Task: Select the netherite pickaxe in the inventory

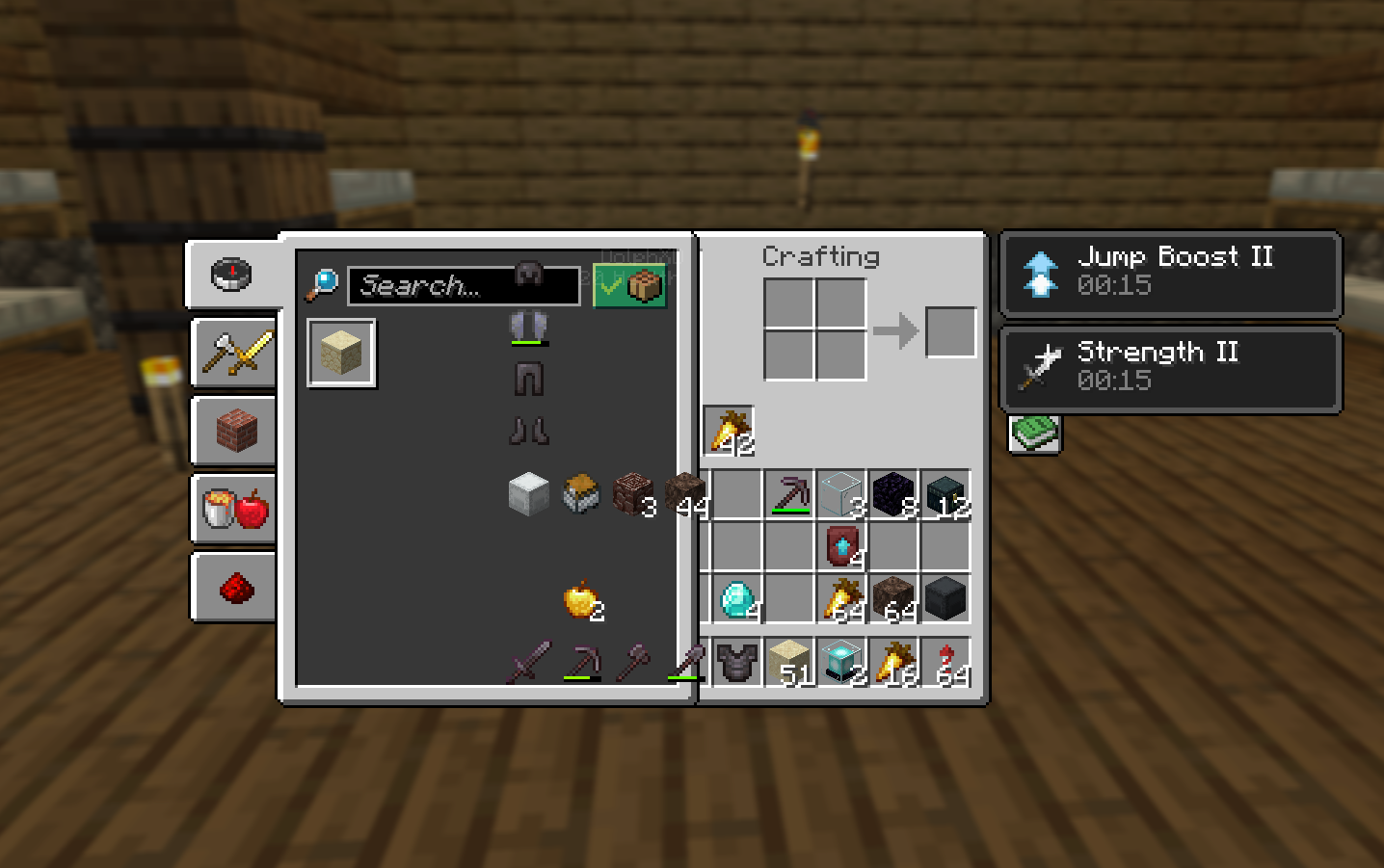Action: click(x=789, y=494)
